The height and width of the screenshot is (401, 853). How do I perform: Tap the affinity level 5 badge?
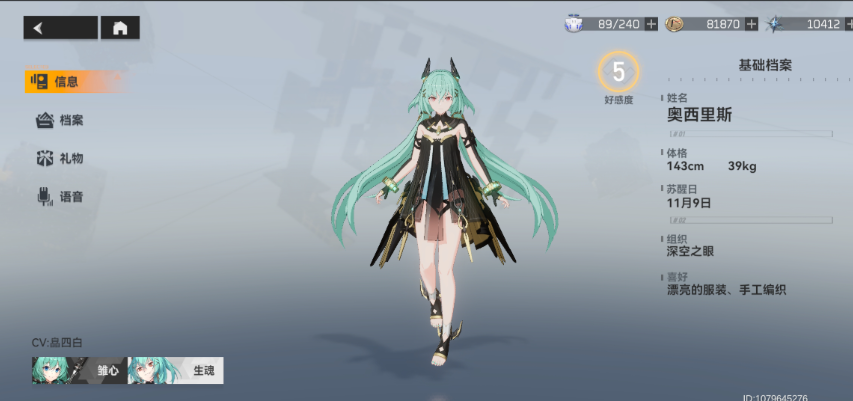point(618,72)
